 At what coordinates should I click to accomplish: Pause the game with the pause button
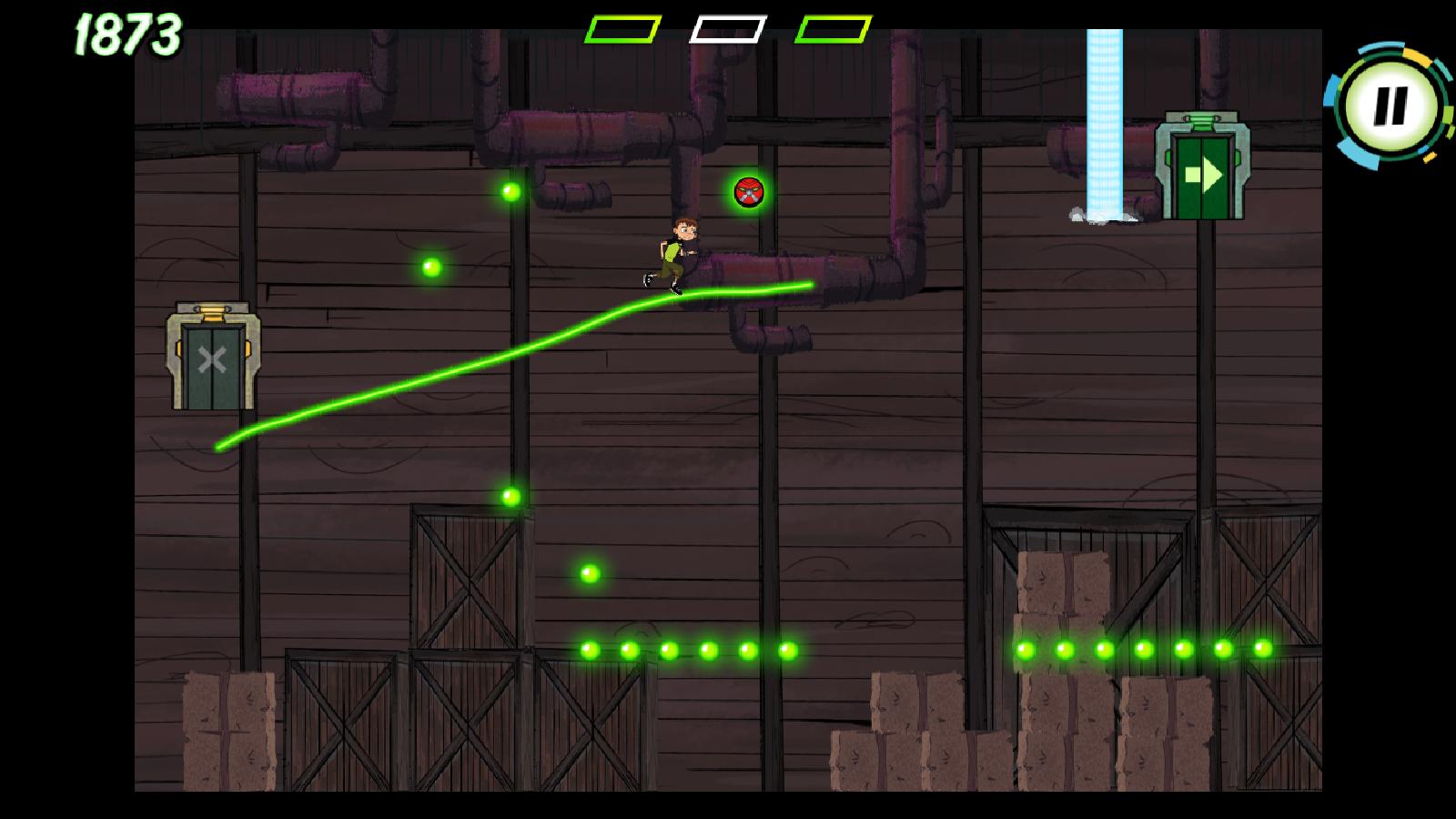click(1389, 106)
